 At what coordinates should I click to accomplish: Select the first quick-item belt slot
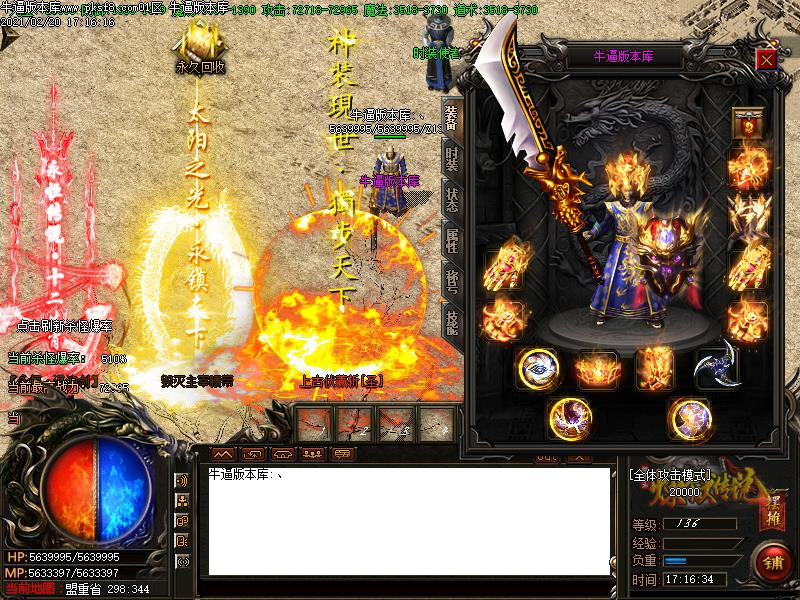click(x=315, y=424)
